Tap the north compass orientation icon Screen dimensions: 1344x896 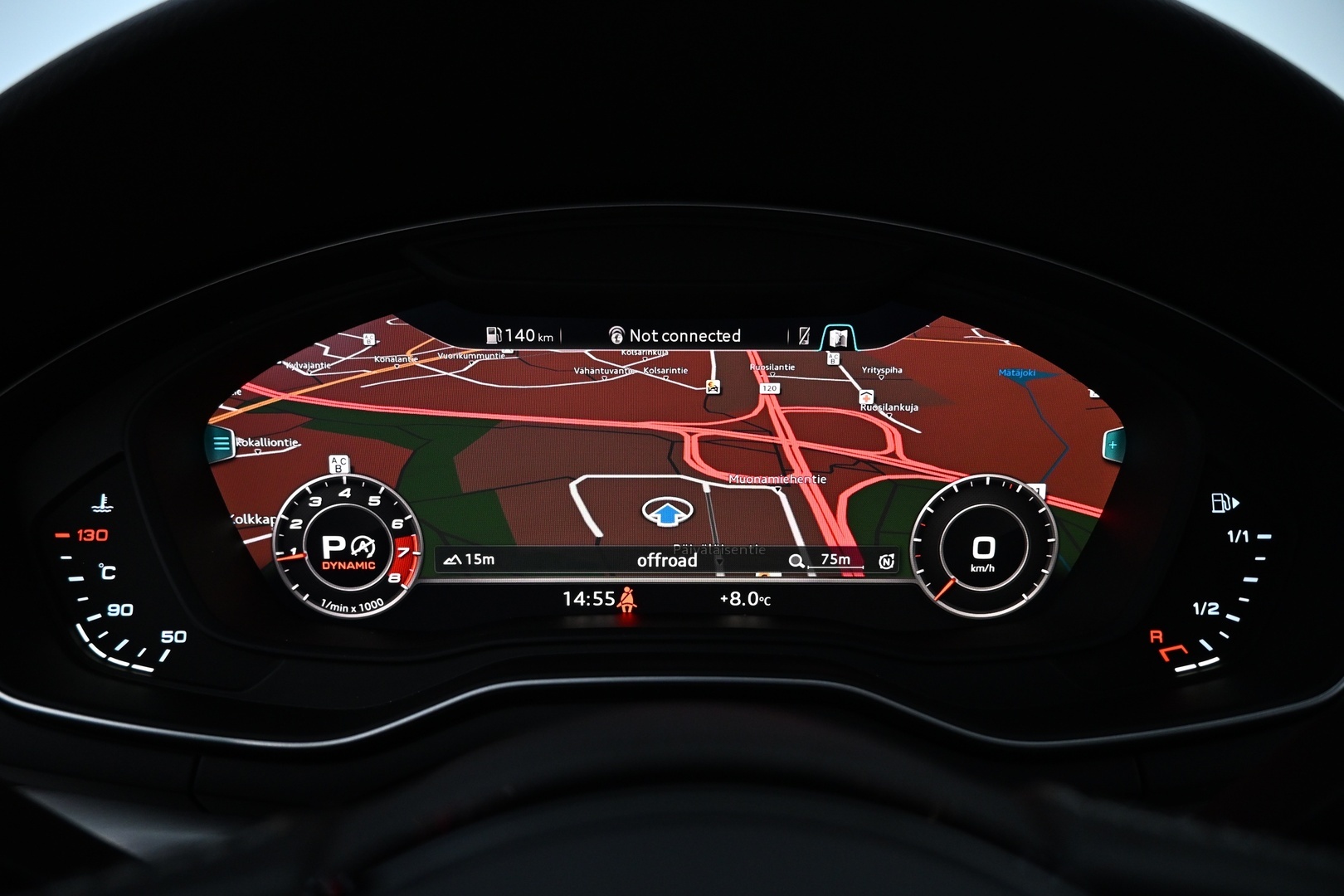tap(886, 561)
